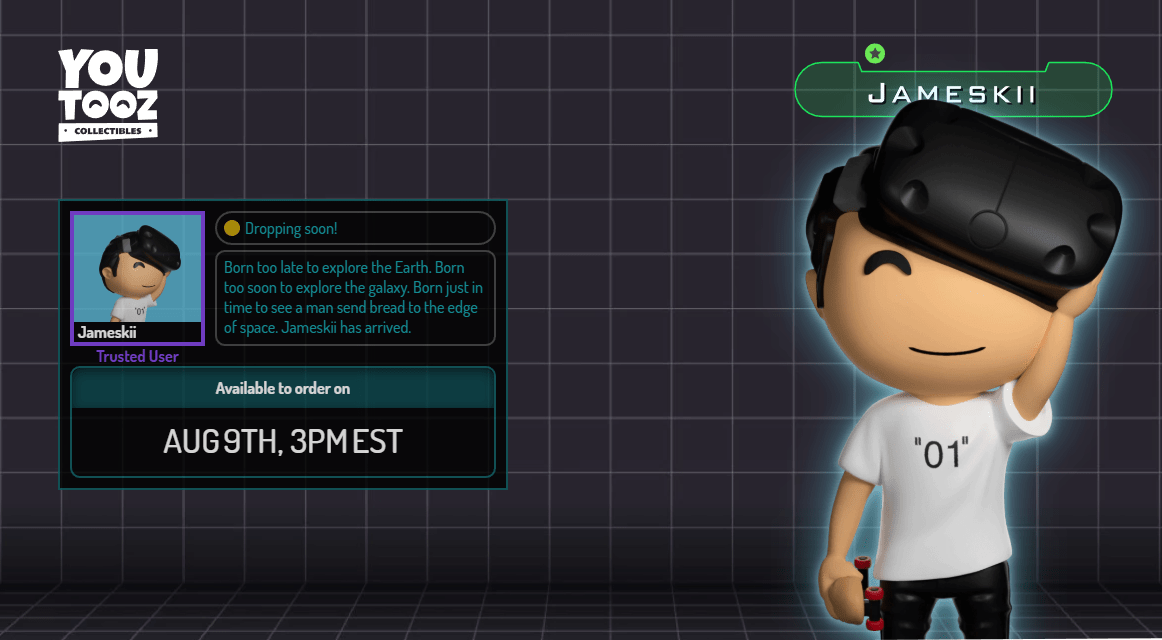This screenshot has width=1162, height=640.
Task: Select the Trusted User label
Action: tap(137, 357)
